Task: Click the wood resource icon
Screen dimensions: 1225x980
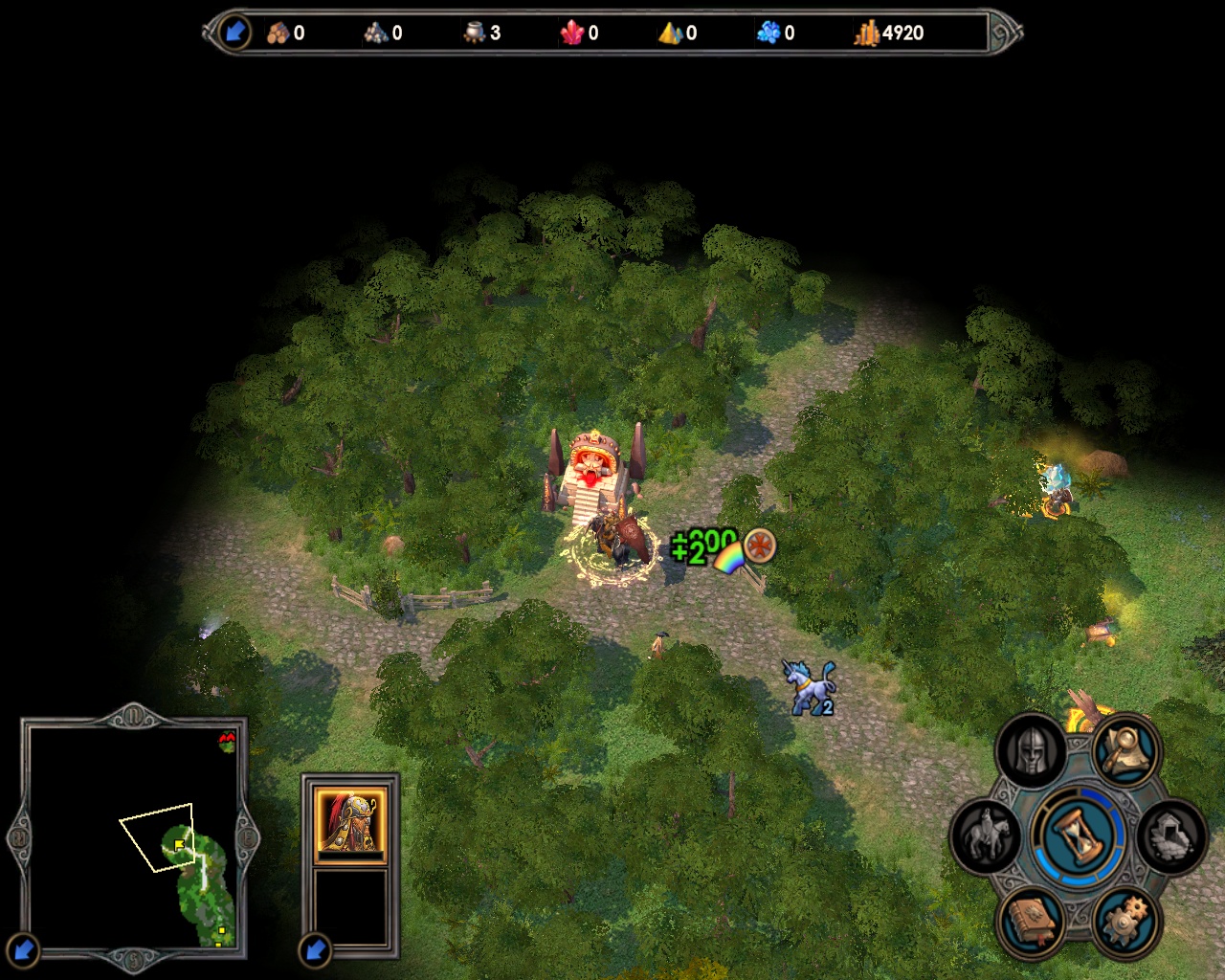Action: tap(278, 33)
